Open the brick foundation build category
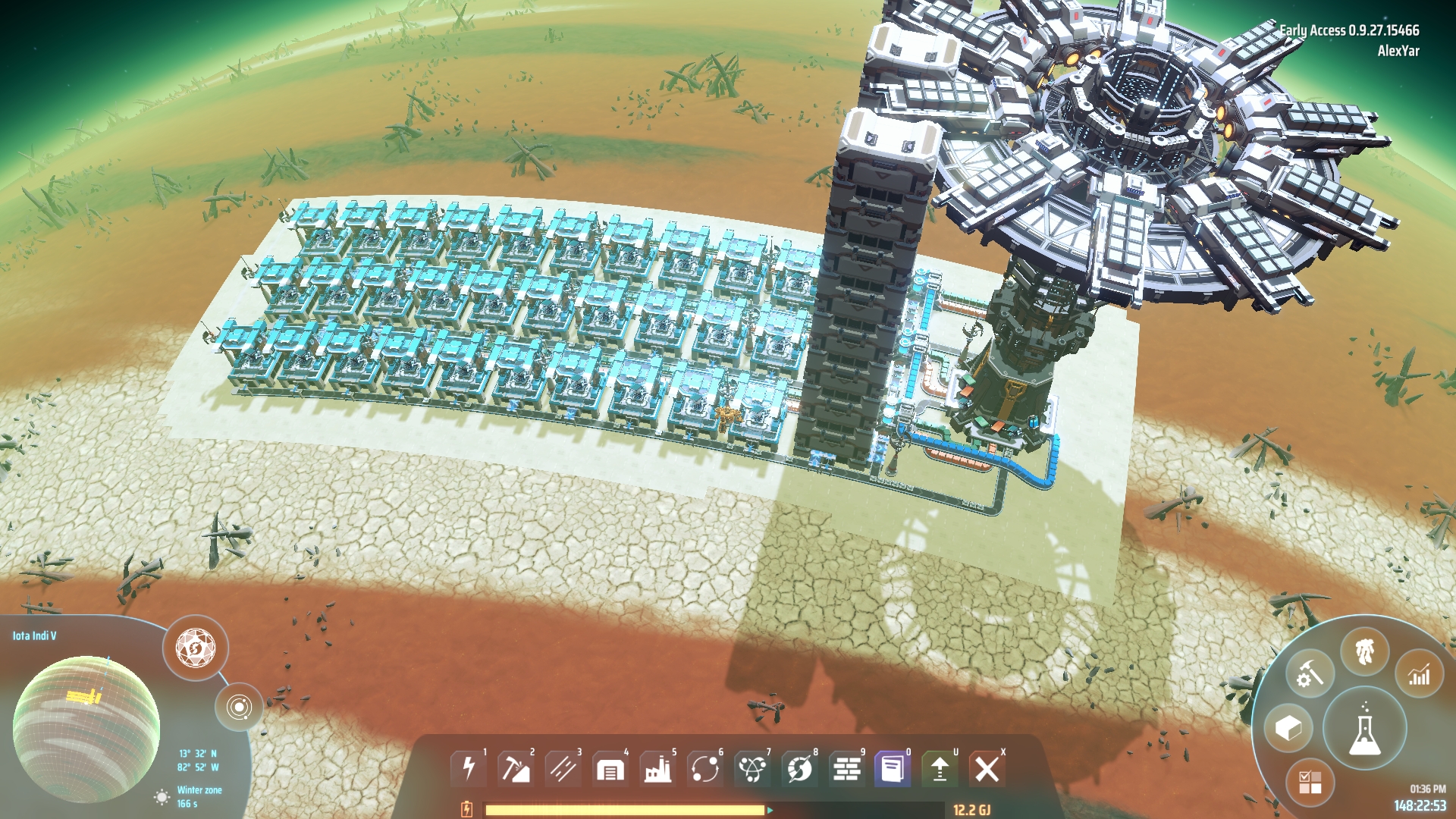Viewport: 1456px width, 819px height. (x=846, y=769)
